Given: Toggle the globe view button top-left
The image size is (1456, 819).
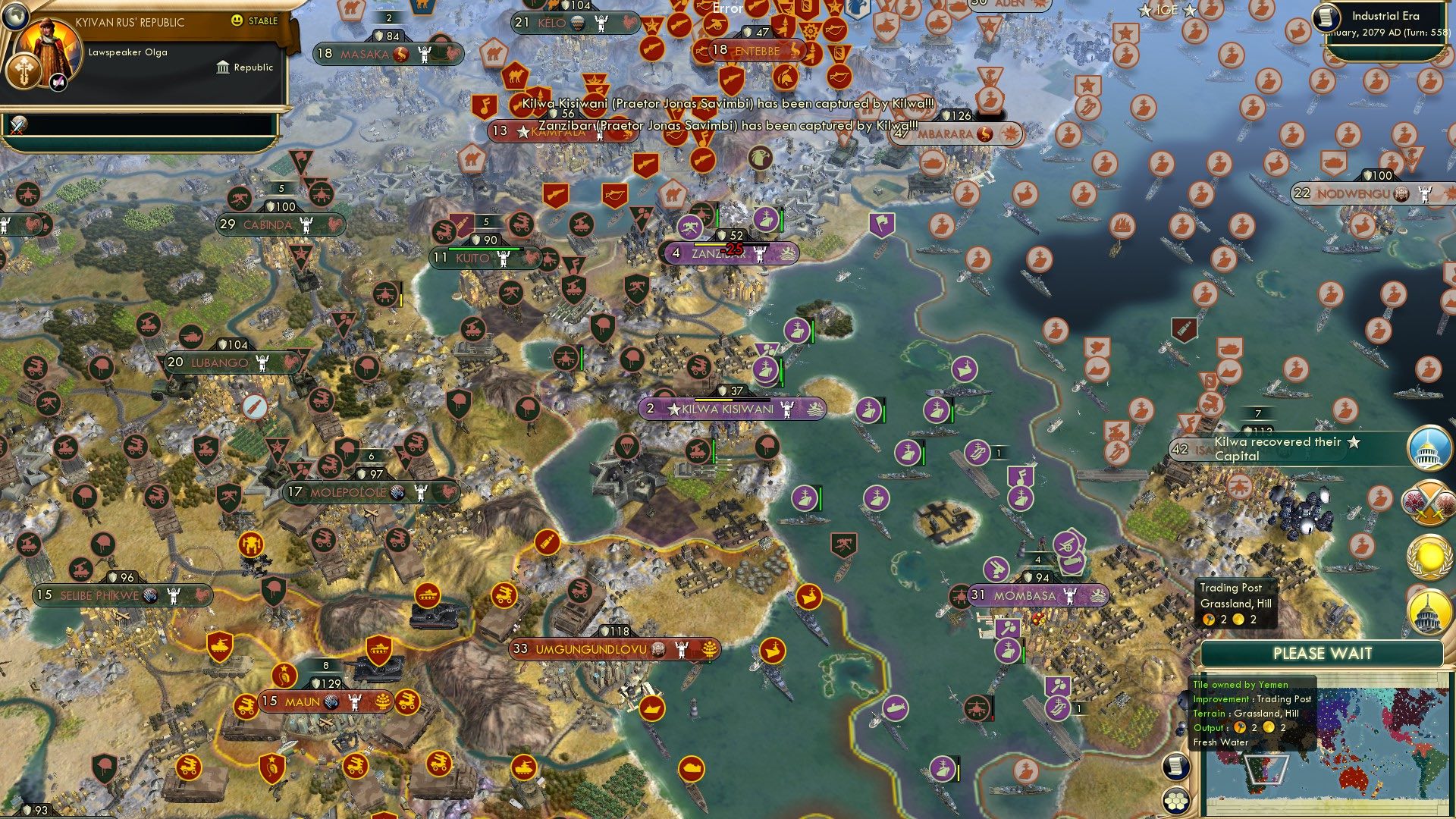Looking at the screenshot, I should point(16,17).
